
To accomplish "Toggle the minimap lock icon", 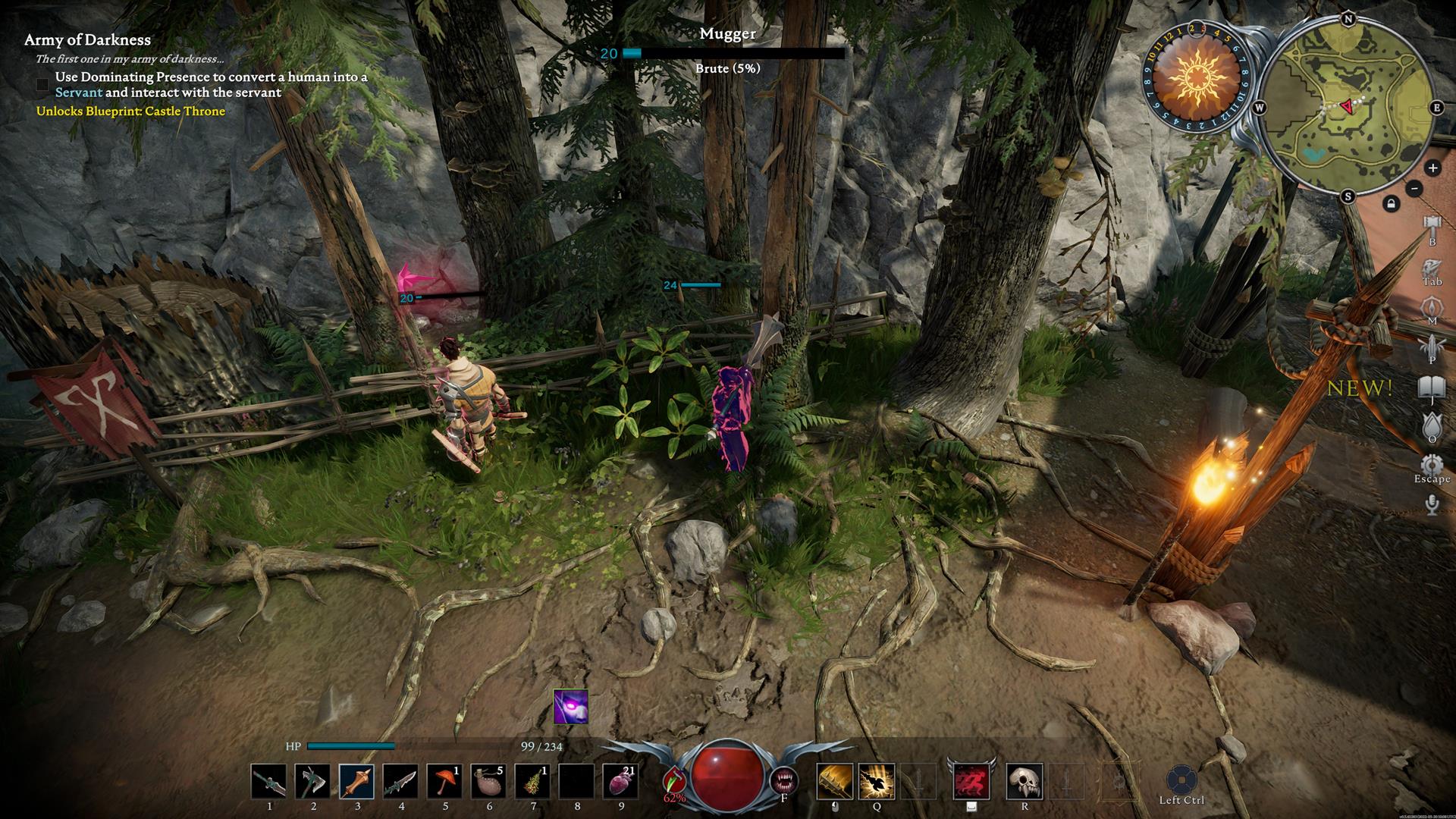I will click(x=1391, y=203).
